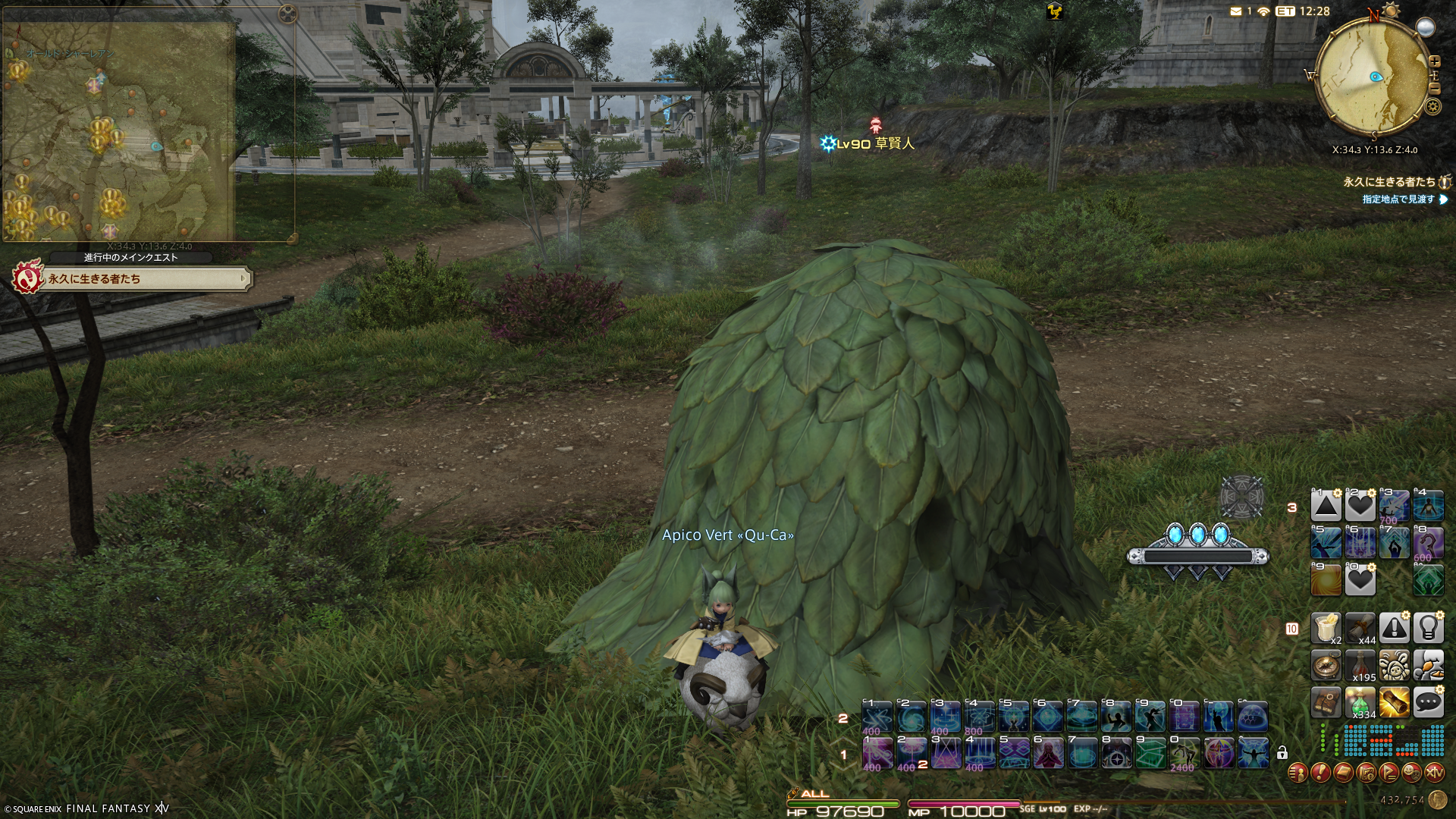Open the red exclamation mark menu button

(1320, 773)
